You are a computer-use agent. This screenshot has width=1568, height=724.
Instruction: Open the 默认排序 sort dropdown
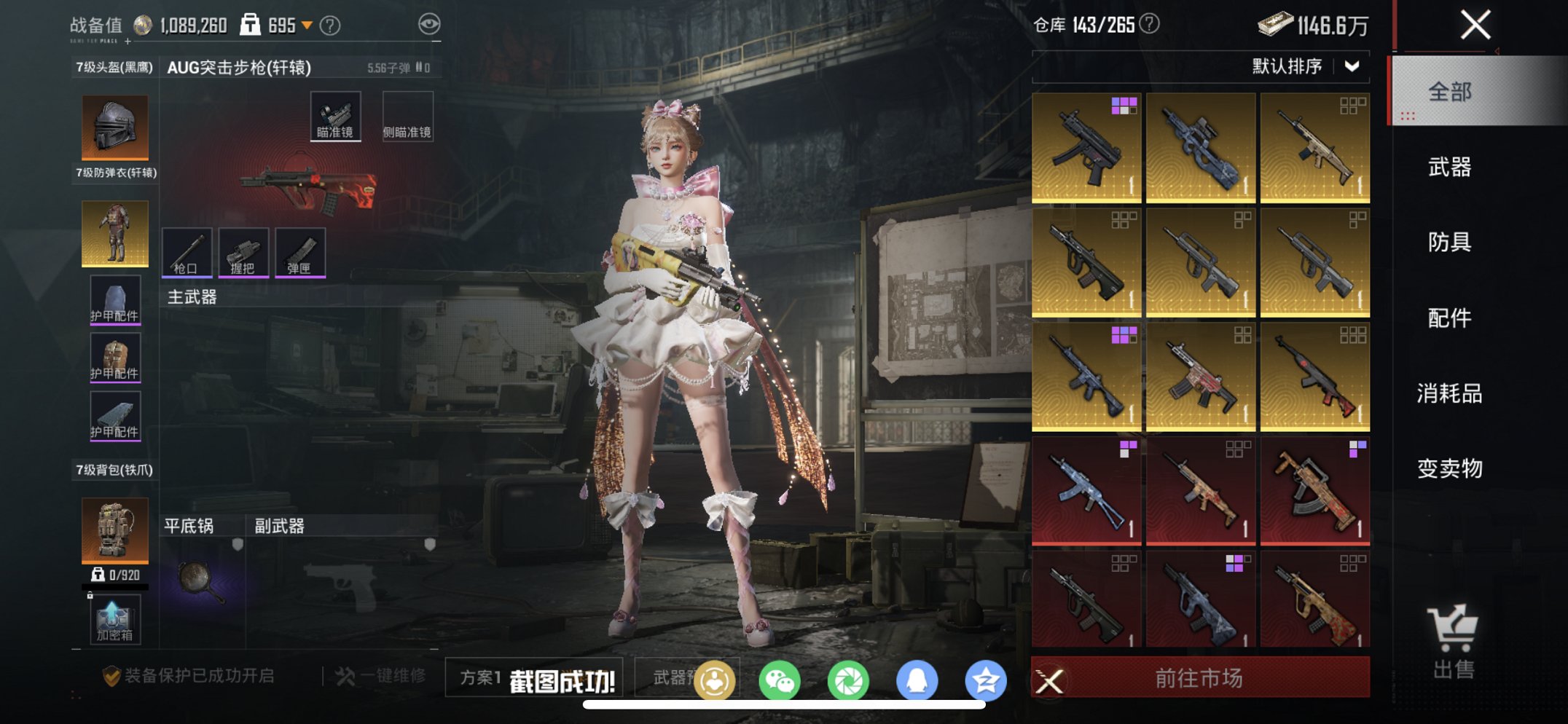point(1304,66)
